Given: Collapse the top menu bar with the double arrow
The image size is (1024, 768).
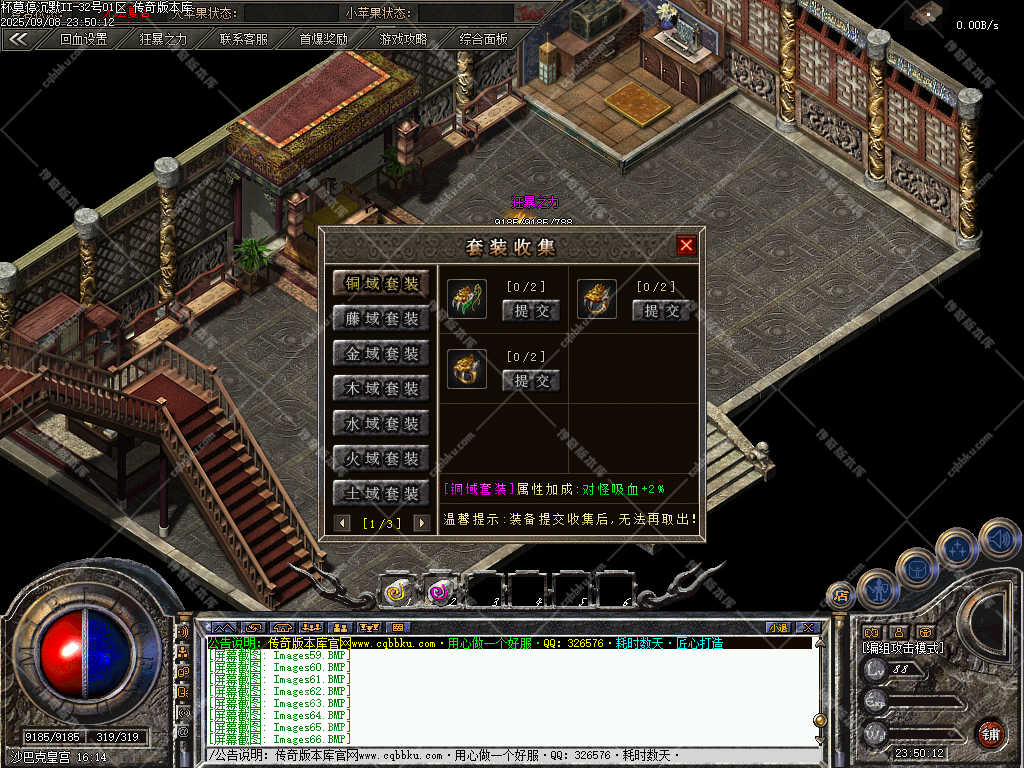Looking at the screenshot, I should 18,40.
